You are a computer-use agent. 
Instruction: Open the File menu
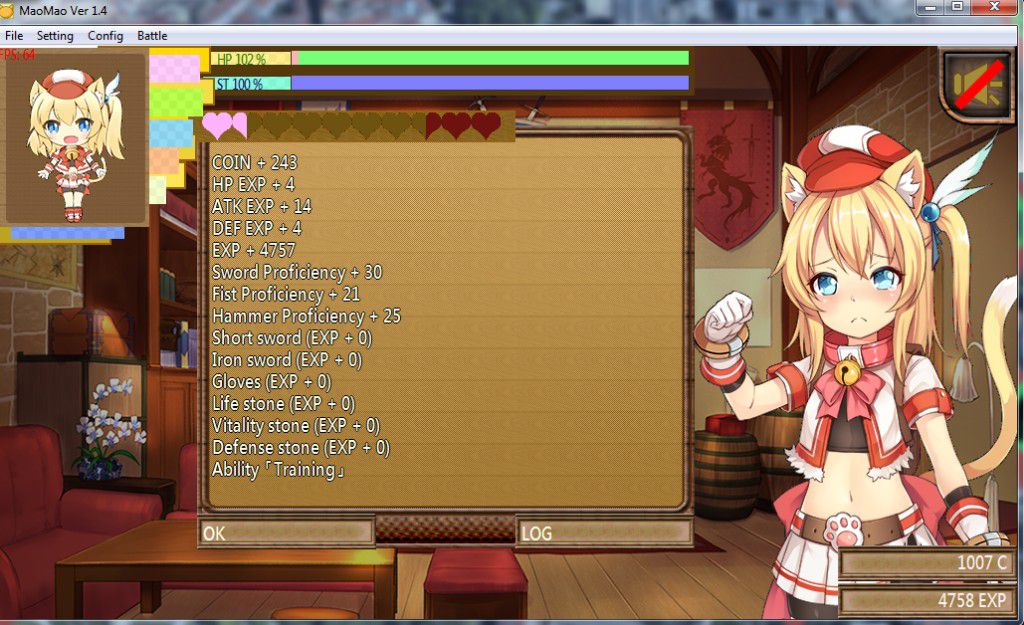pyautogui.click(x=14, y=36)
